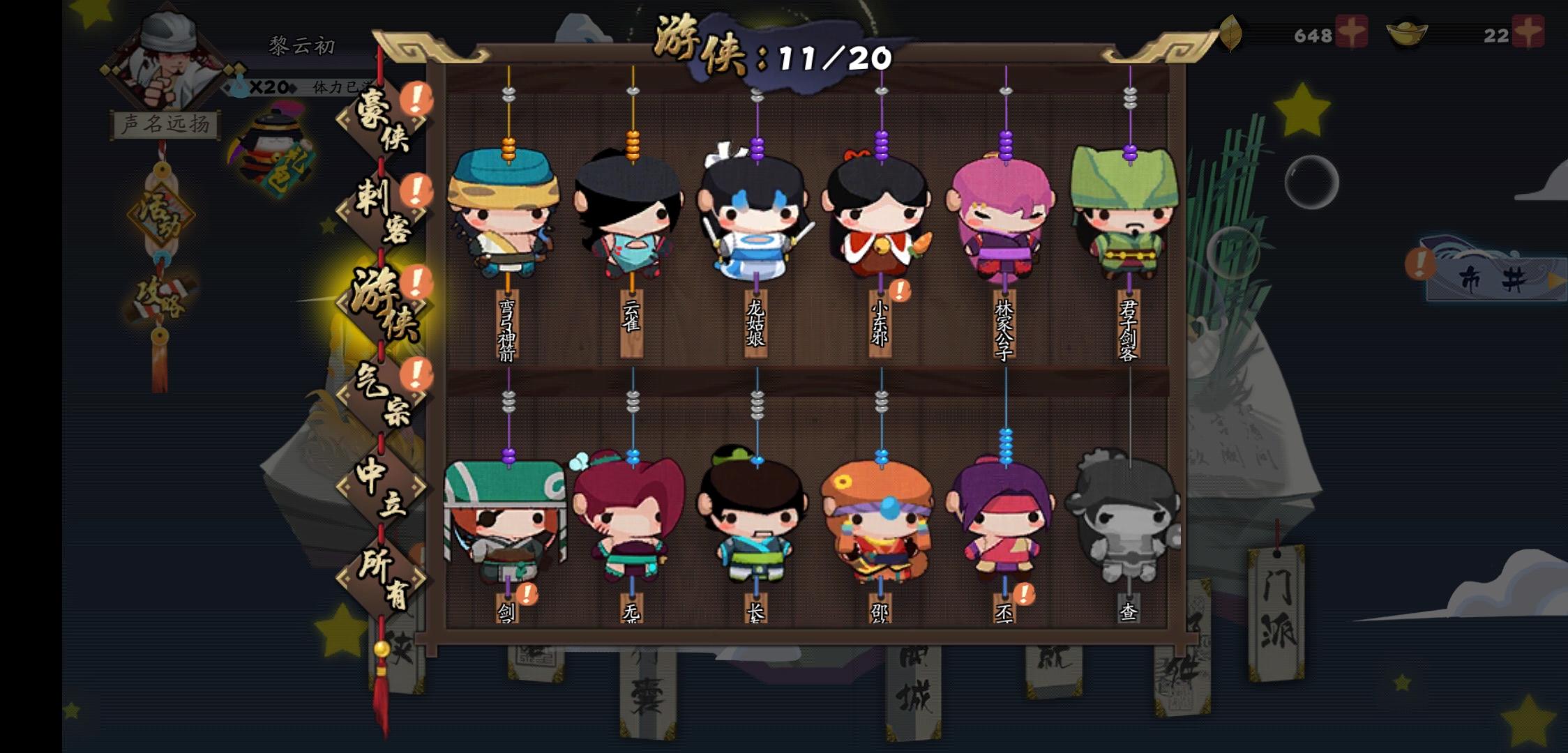
Task: Switch to the 刺客 category tab
Action: pos(383,206)
